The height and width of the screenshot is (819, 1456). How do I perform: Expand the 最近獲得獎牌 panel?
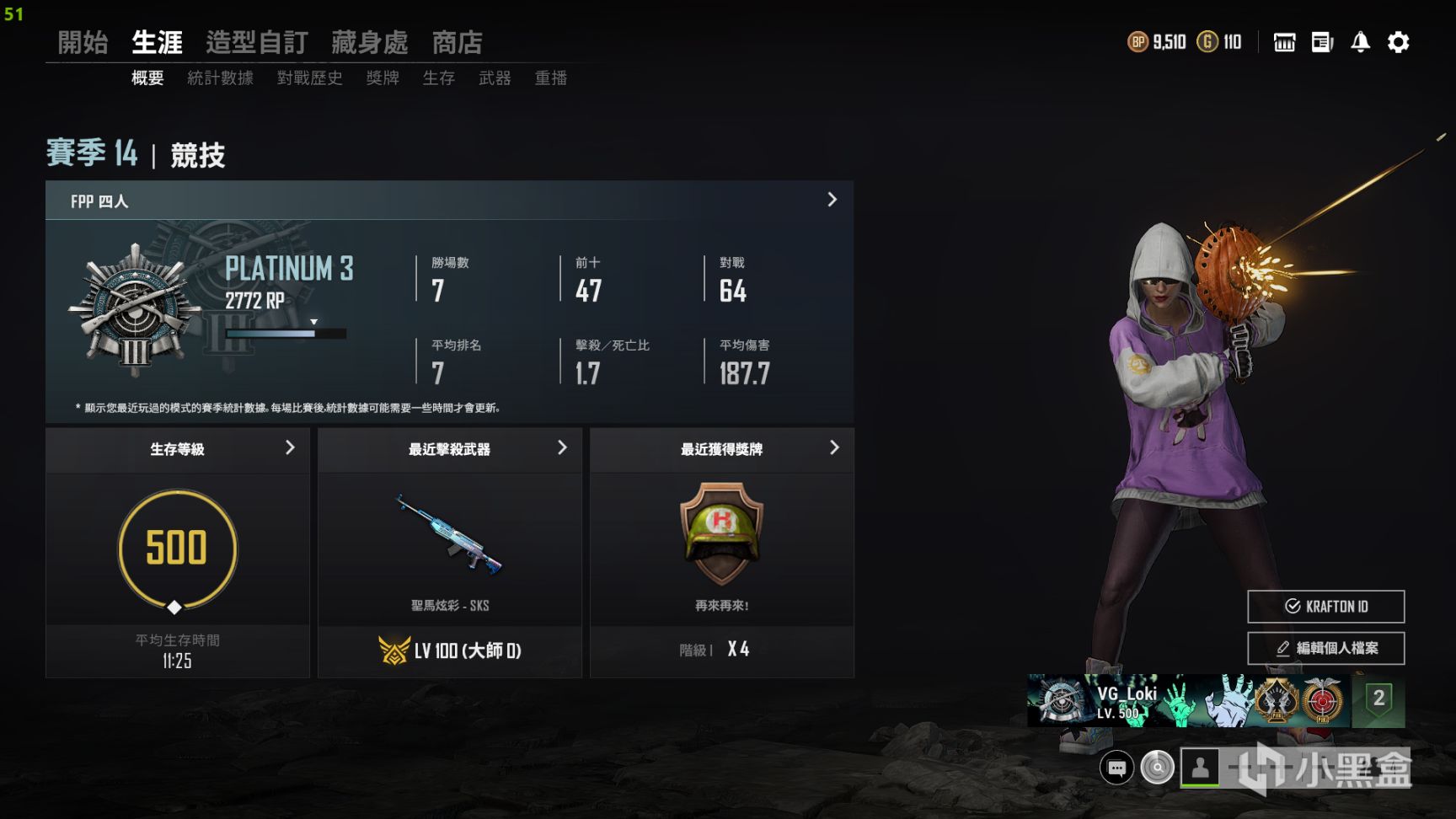tap(834, 448)
